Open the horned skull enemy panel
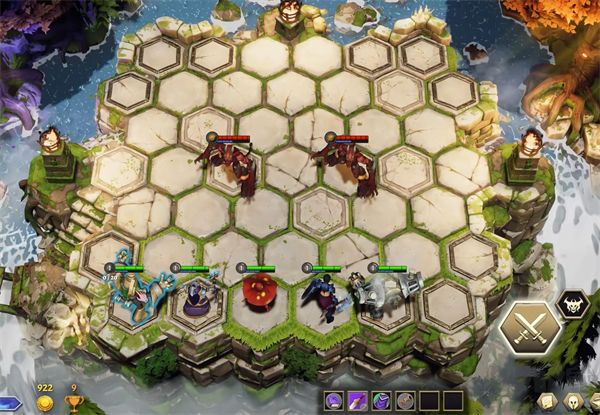Screen dimensions: 600x415 [x=572, y=301]
